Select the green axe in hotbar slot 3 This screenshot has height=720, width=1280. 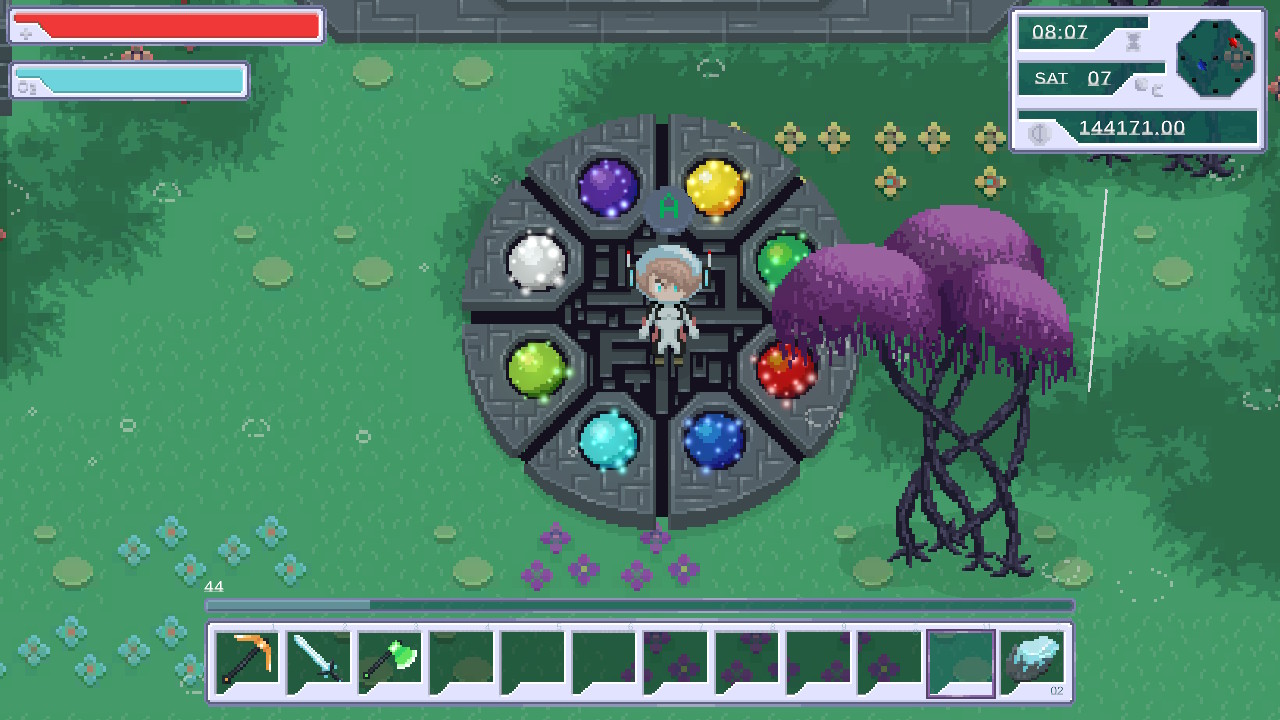tap(389, 660)
